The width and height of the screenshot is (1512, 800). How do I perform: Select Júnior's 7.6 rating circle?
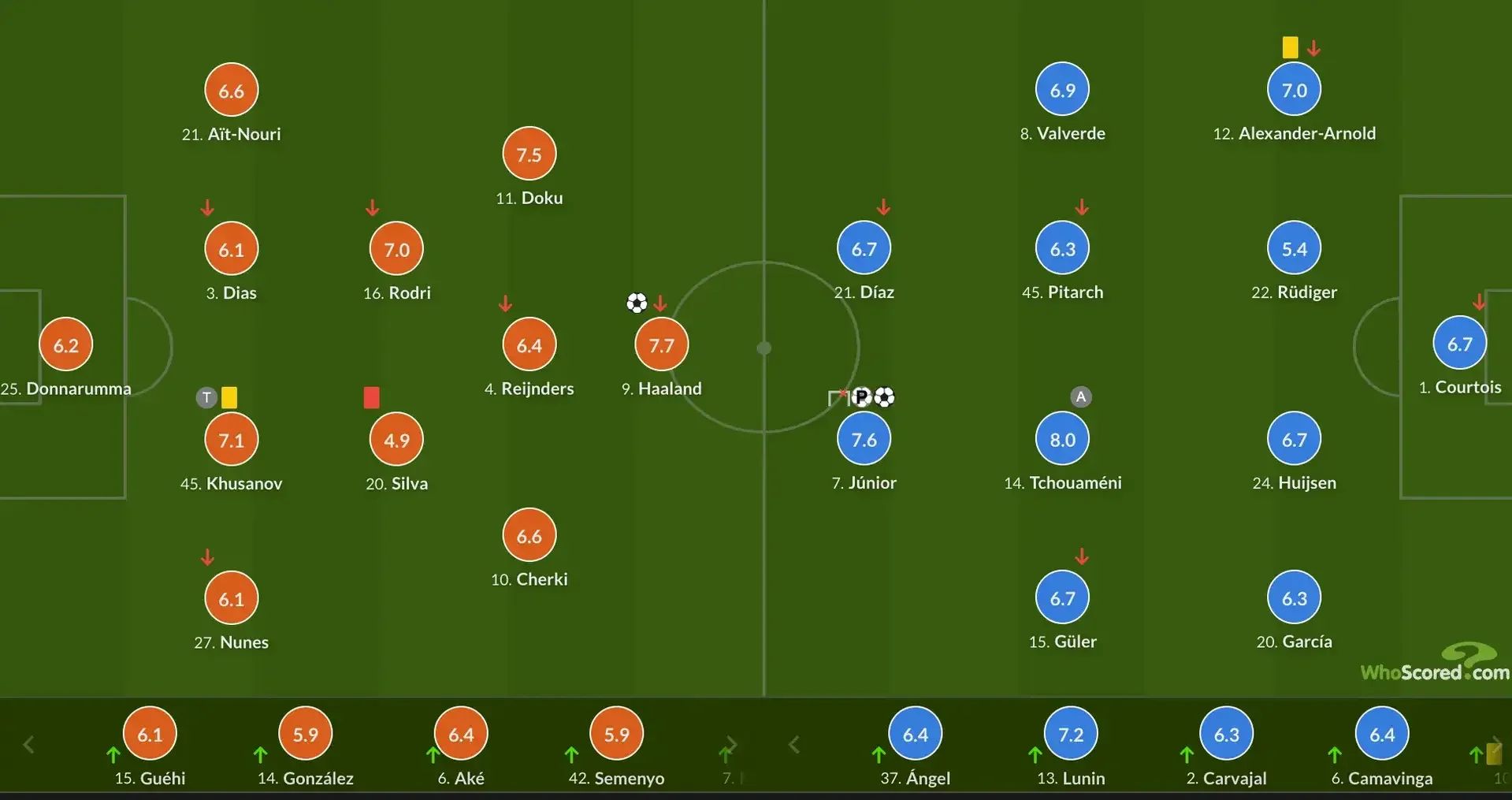pos(864,439)
